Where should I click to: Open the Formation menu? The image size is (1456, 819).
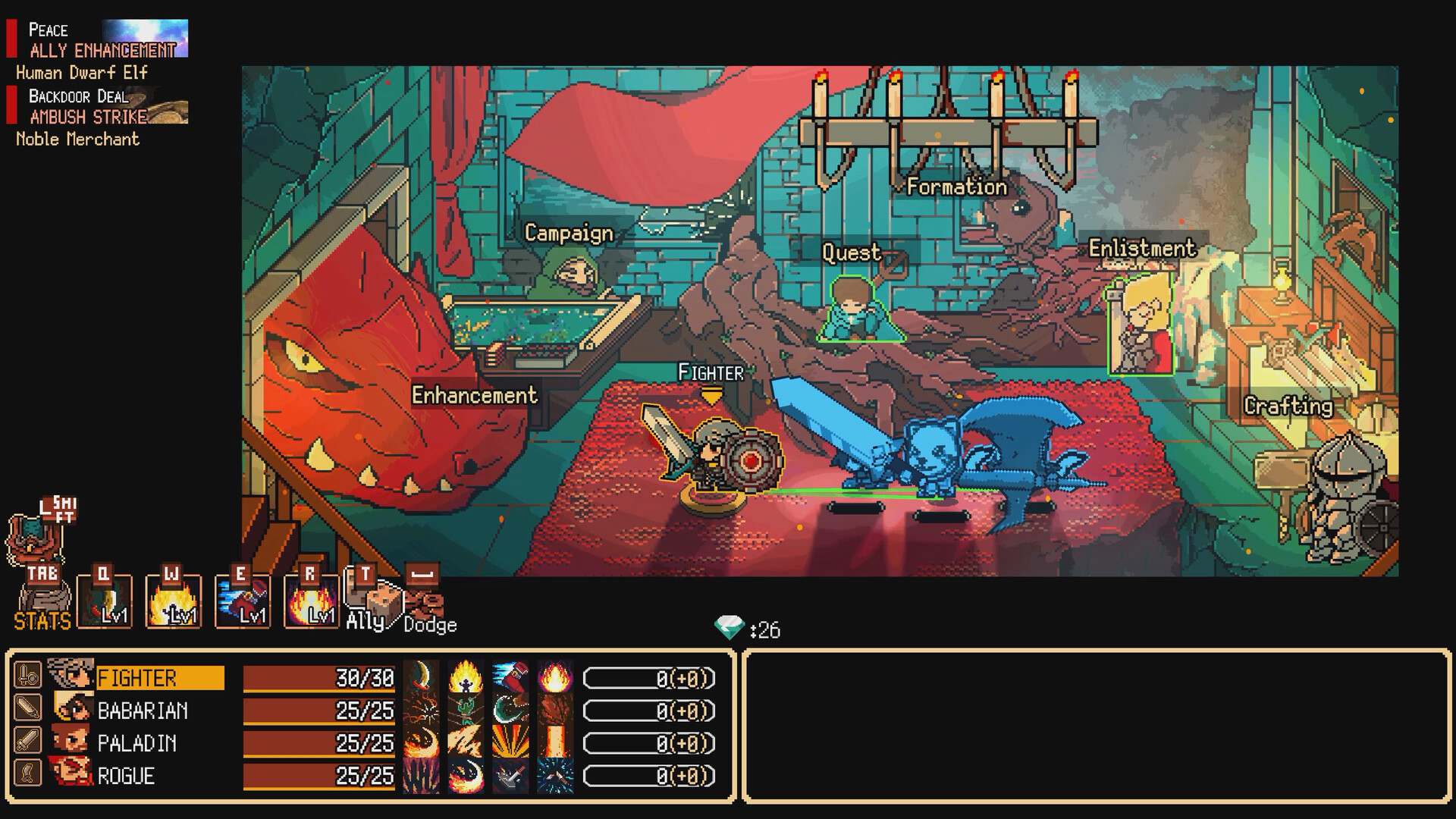coord(958,186)
